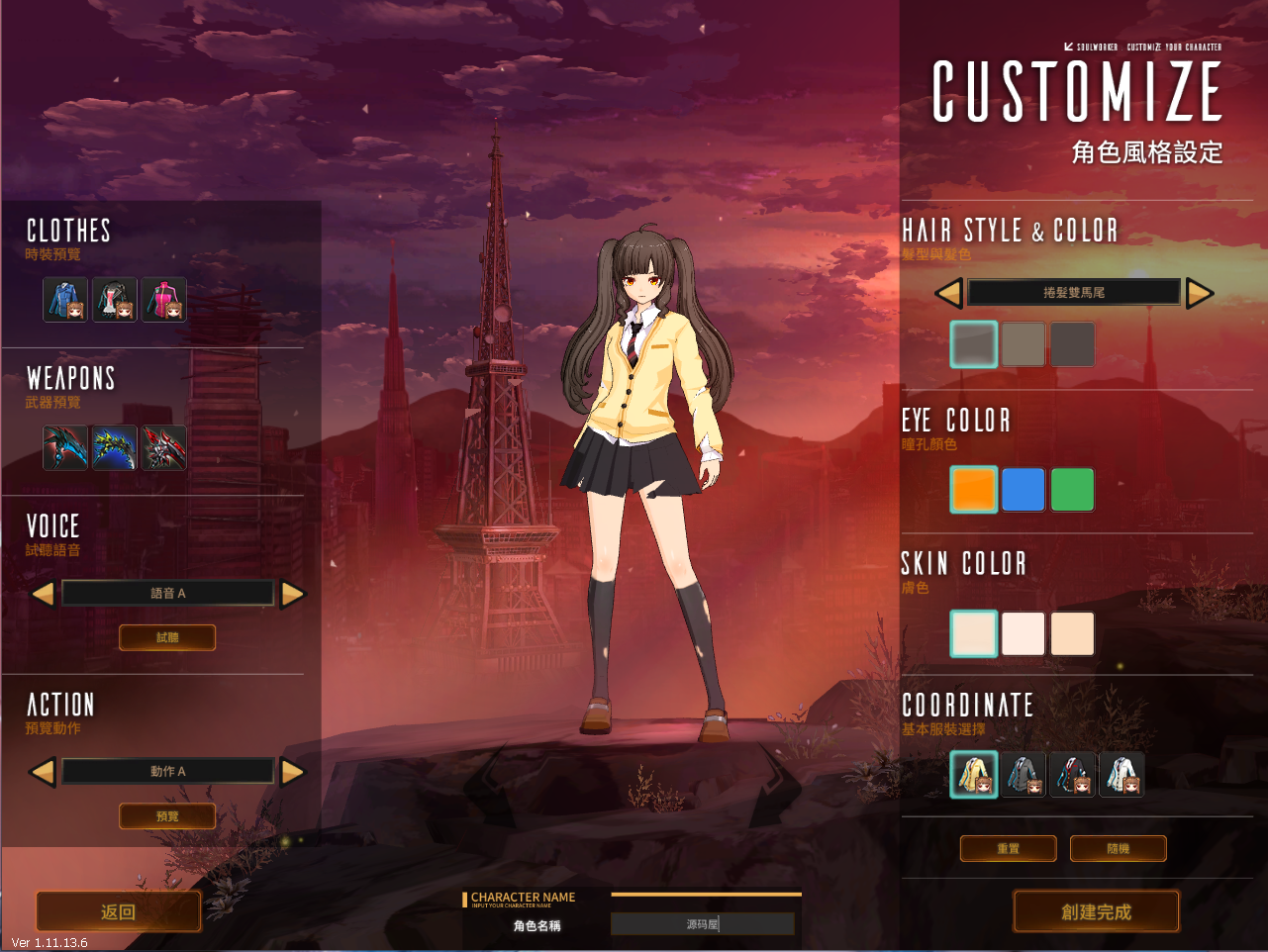Choose the blue eye color swatch
Image resolution: width=1268 pixels, height=952 pixels.
1023,490
